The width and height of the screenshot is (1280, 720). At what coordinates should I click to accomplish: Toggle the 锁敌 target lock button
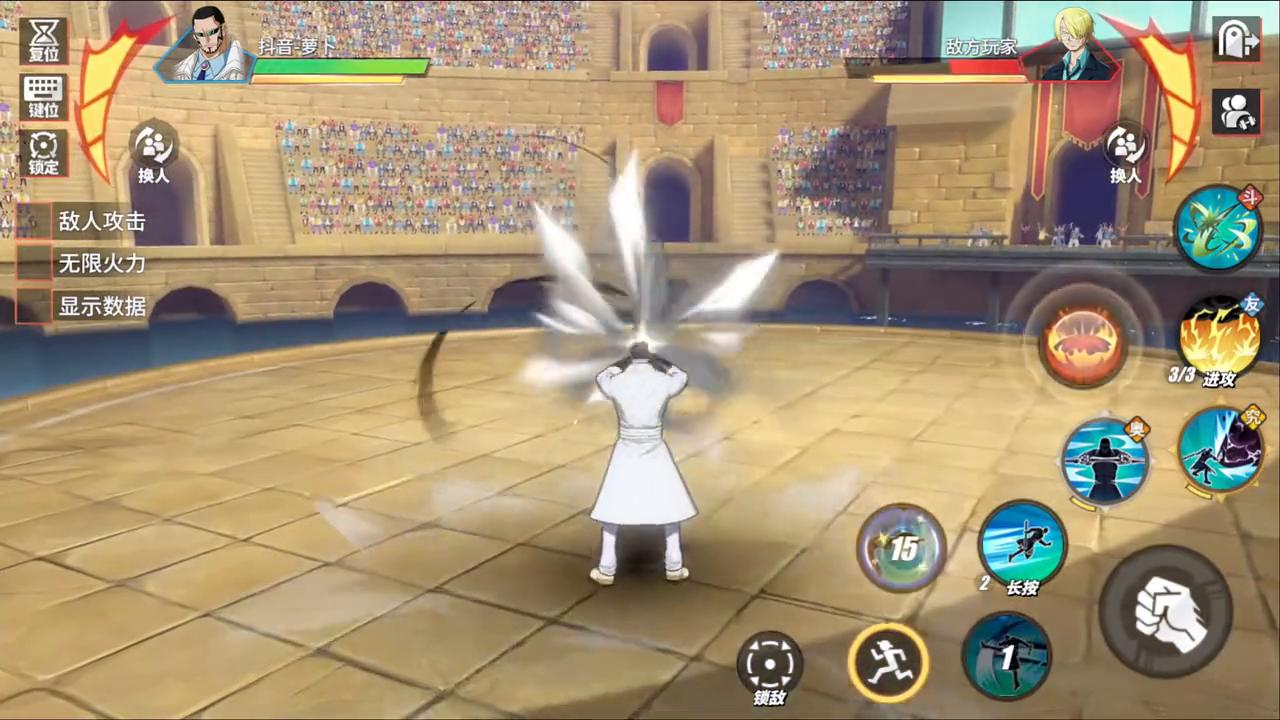770,664
